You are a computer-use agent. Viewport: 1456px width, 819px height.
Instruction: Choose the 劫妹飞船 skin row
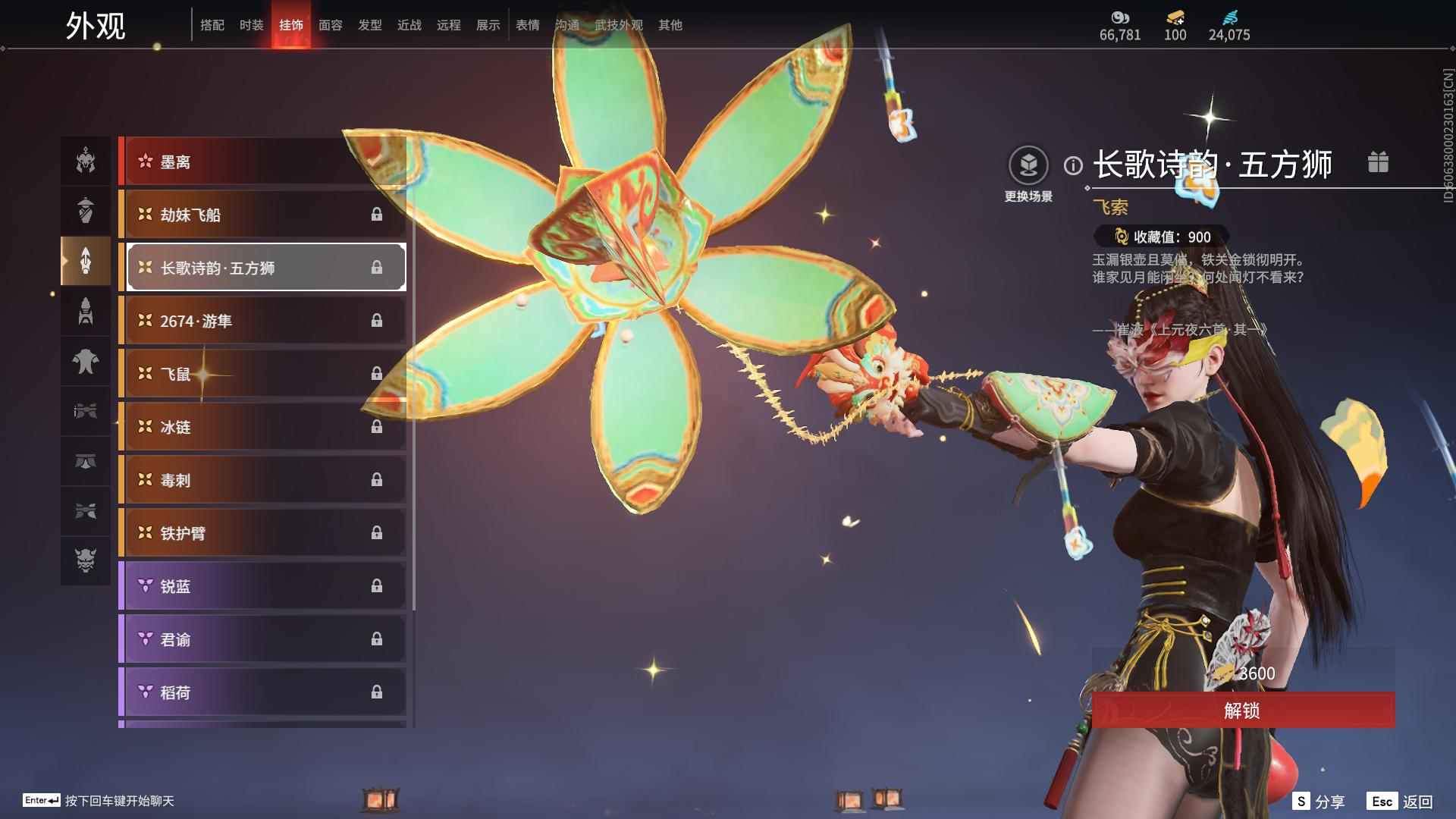(262, 215)
